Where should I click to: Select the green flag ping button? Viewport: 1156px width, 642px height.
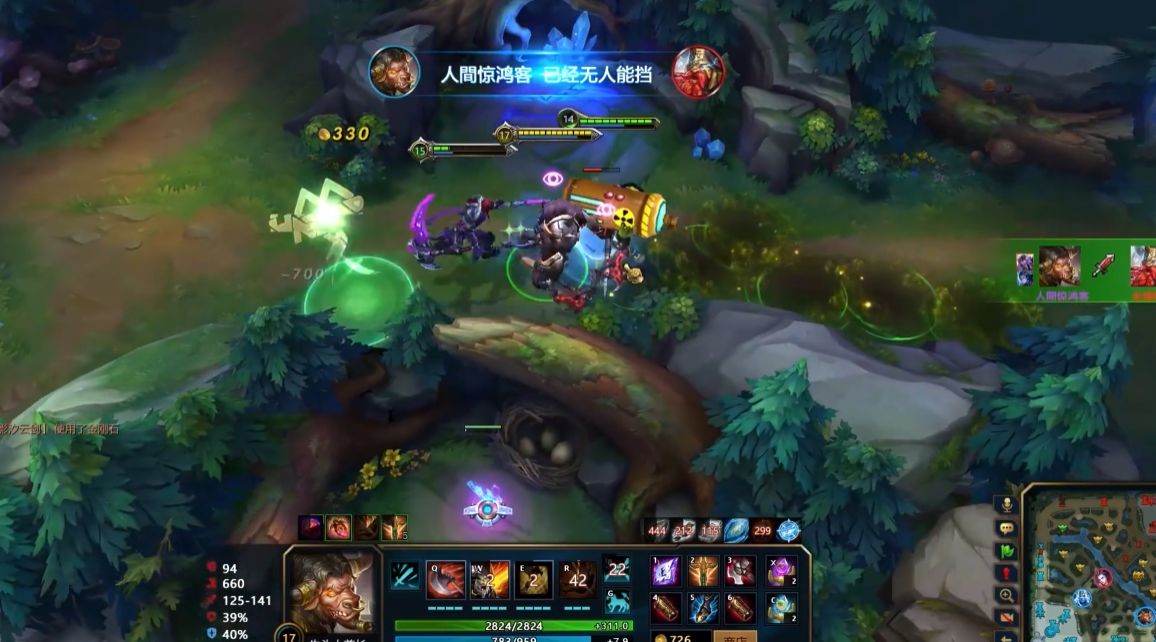(1006, 550)
